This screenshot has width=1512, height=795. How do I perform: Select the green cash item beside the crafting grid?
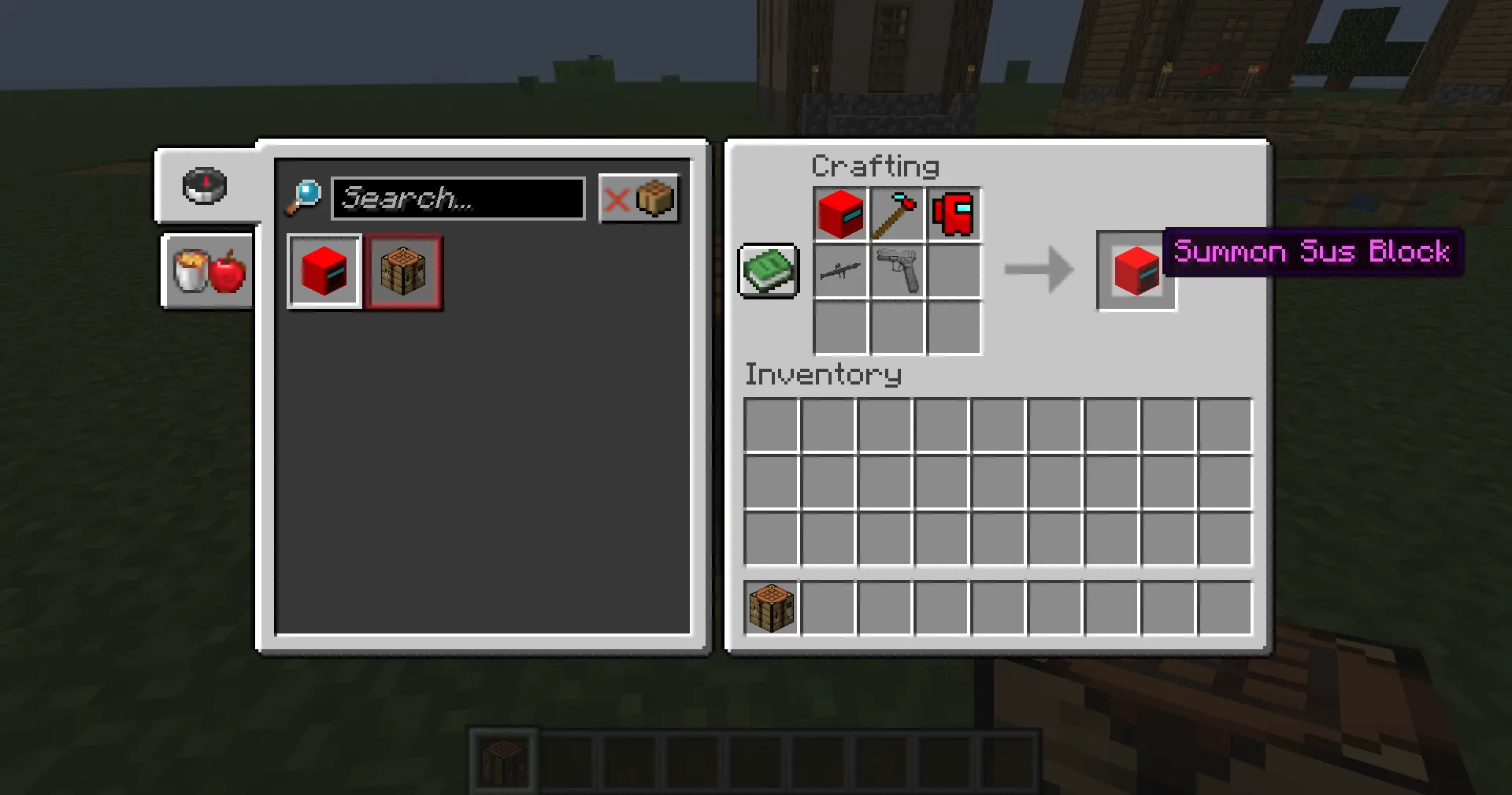click(x=768, y=270)
